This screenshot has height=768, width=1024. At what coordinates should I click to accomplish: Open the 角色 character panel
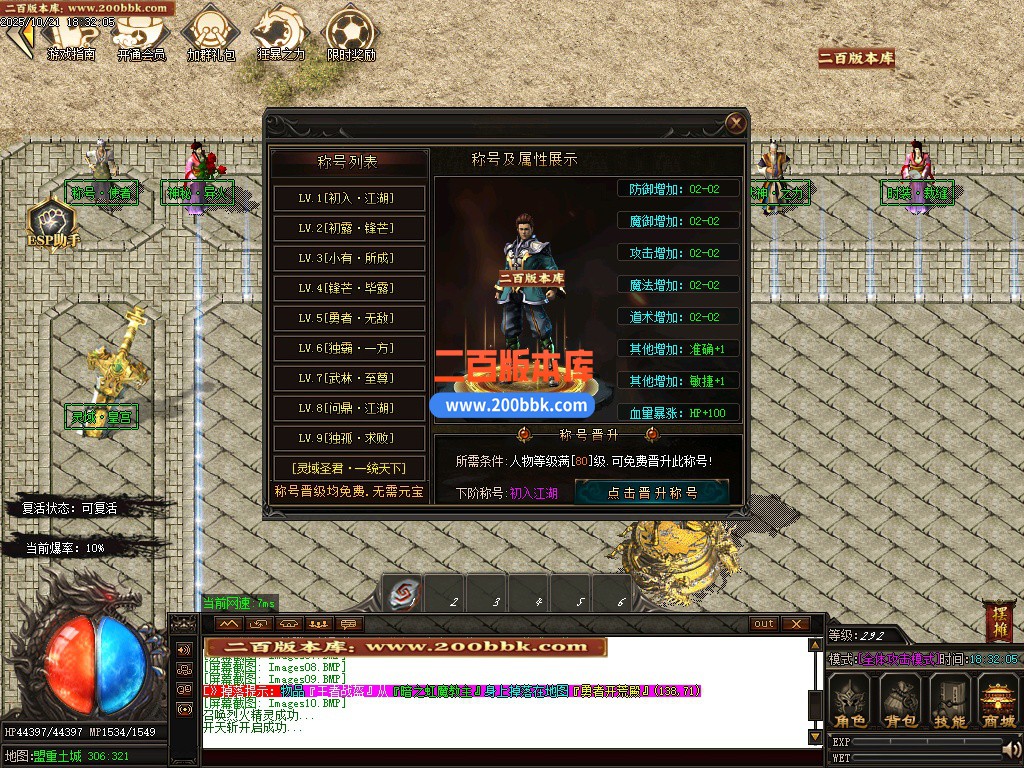[x=851, y=700]
